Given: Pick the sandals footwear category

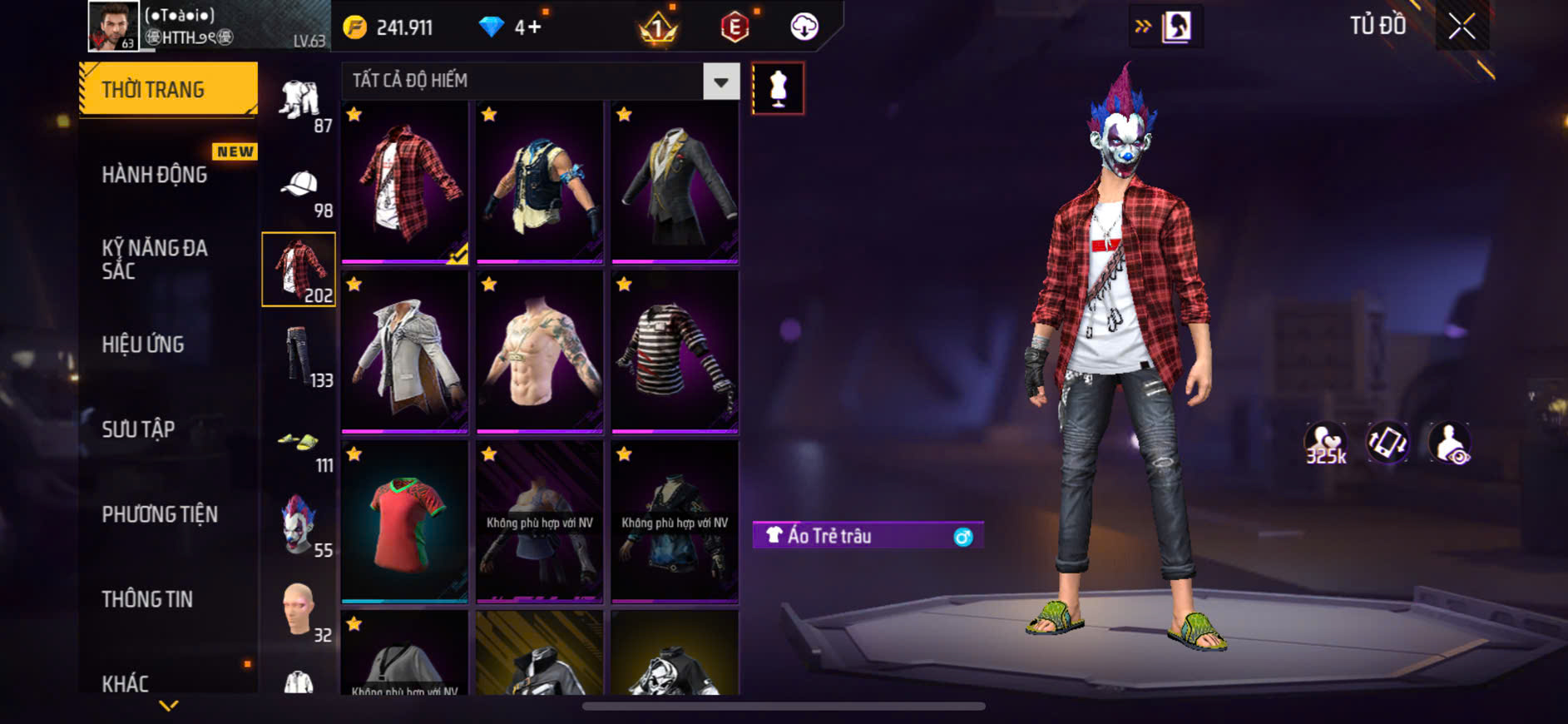Looking at the screenshot, I should (299, 444).
